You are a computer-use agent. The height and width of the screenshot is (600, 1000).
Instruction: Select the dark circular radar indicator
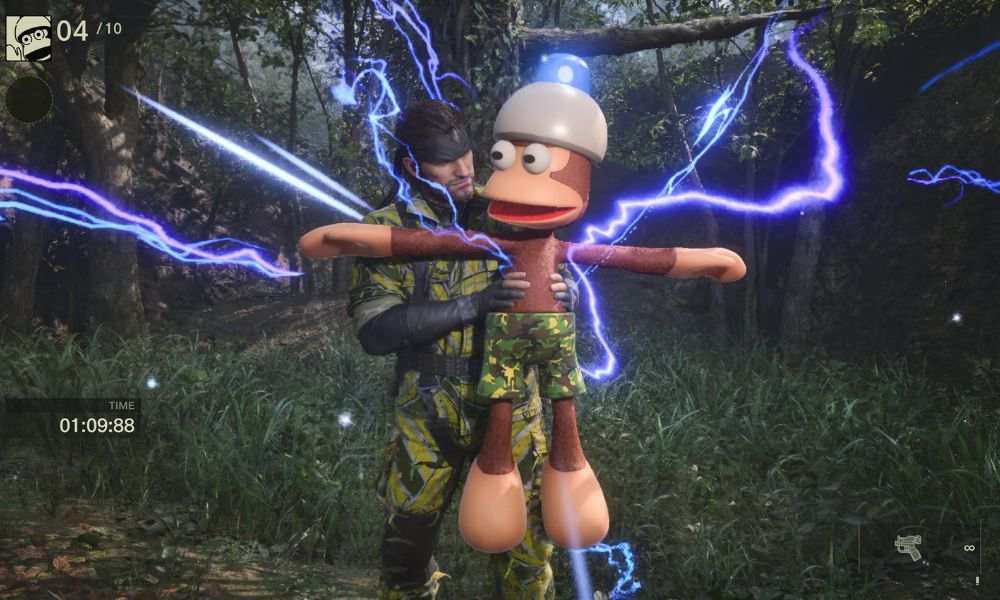coord(29,99)
